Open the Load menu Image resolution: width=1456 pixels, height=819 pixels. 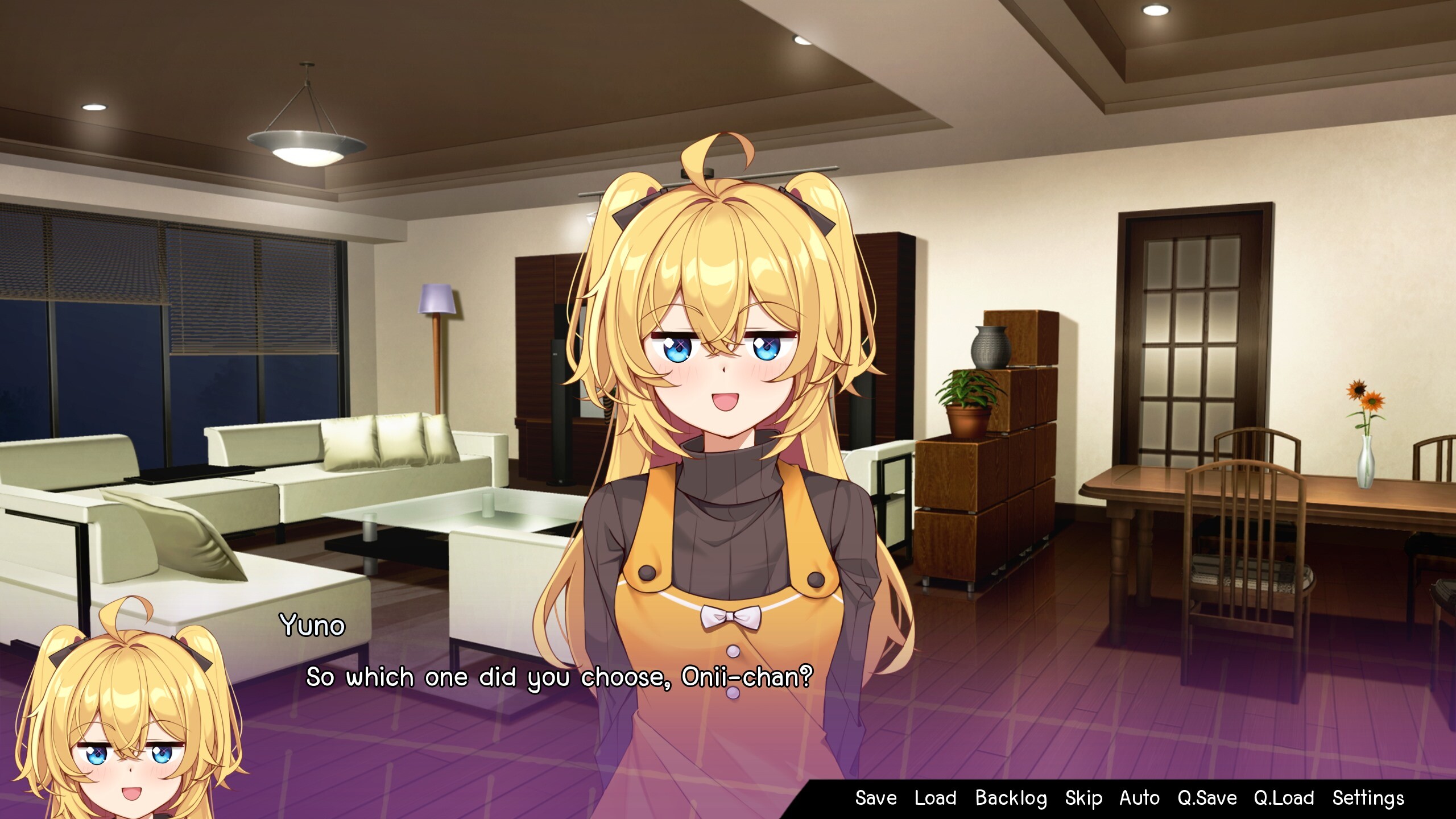coord(935,798)
